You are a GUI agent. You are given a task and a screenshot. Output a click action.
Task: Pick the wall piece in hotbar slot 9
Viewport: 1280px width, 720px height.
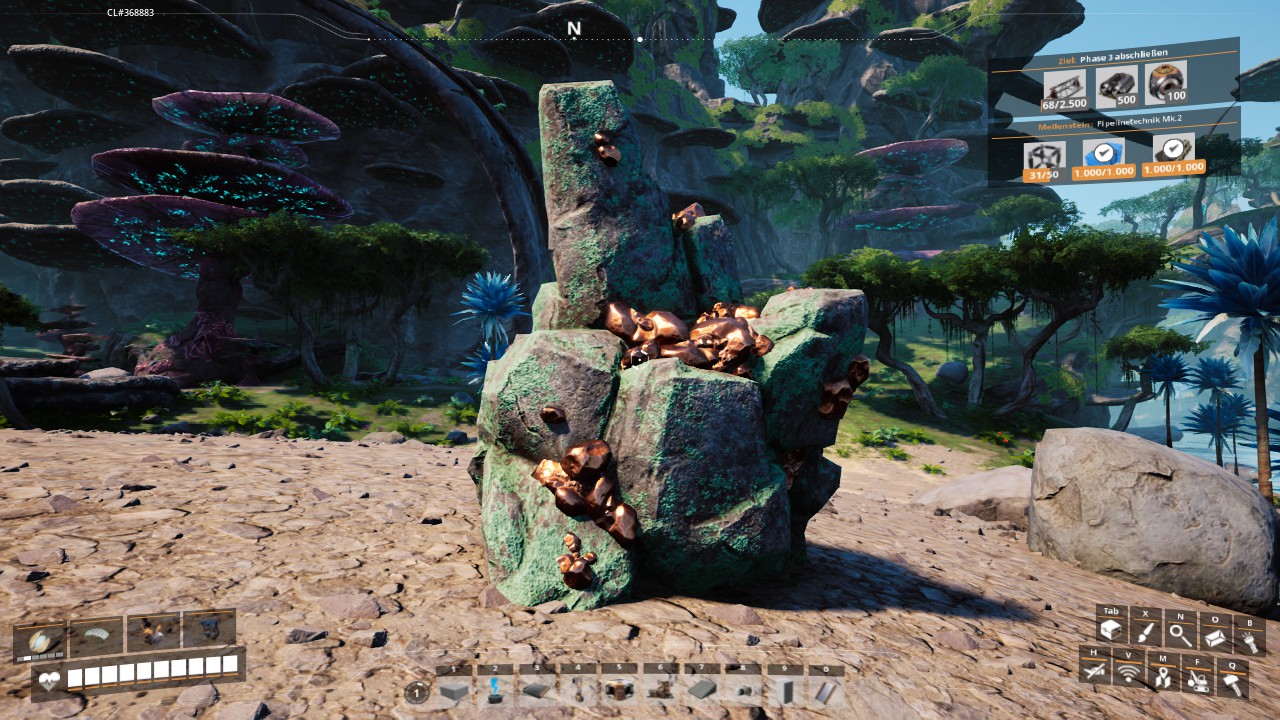click(x=783, y=690)
